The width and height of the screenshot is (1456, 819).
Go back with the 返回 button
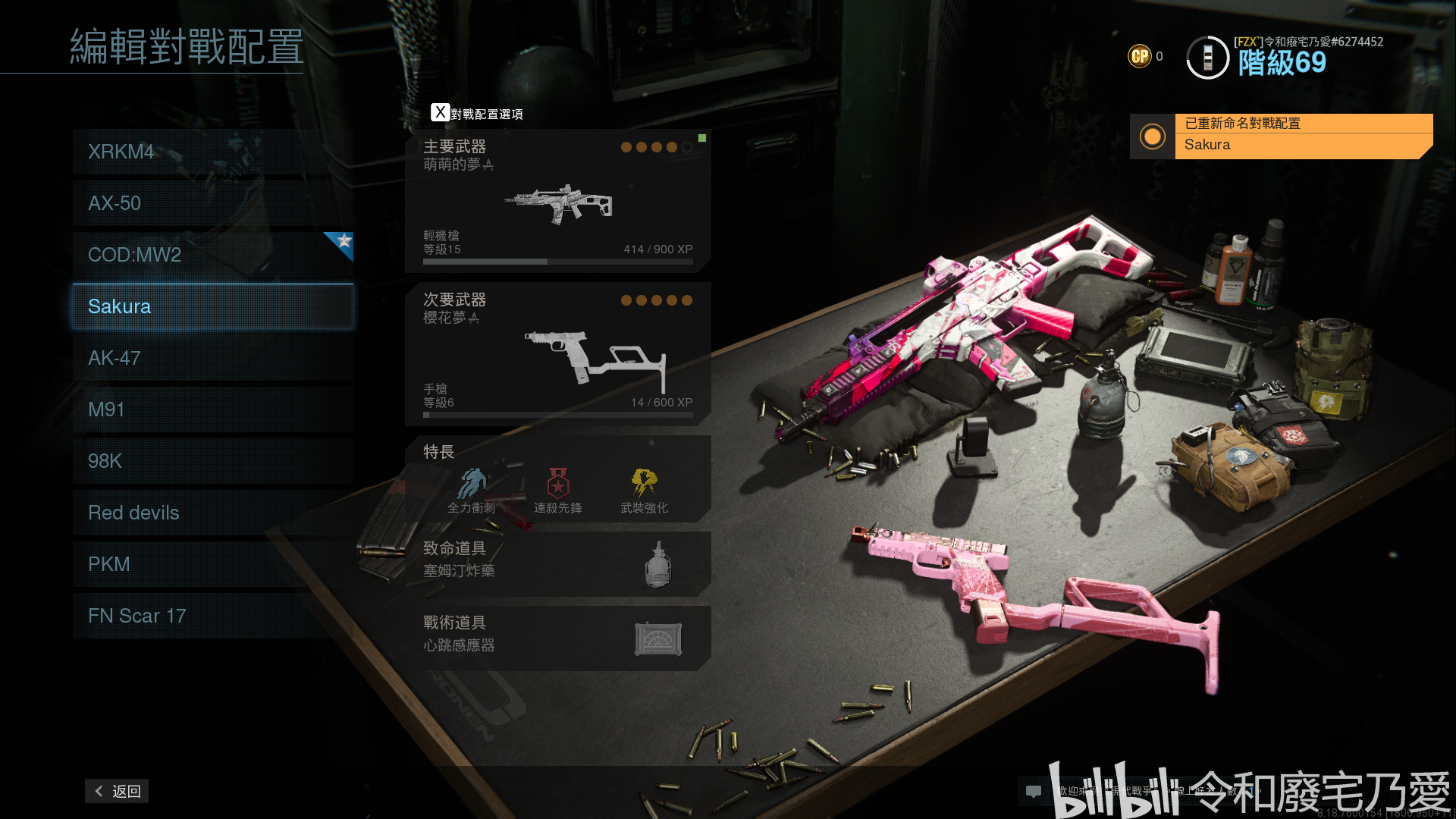click(x=117, y=791)
